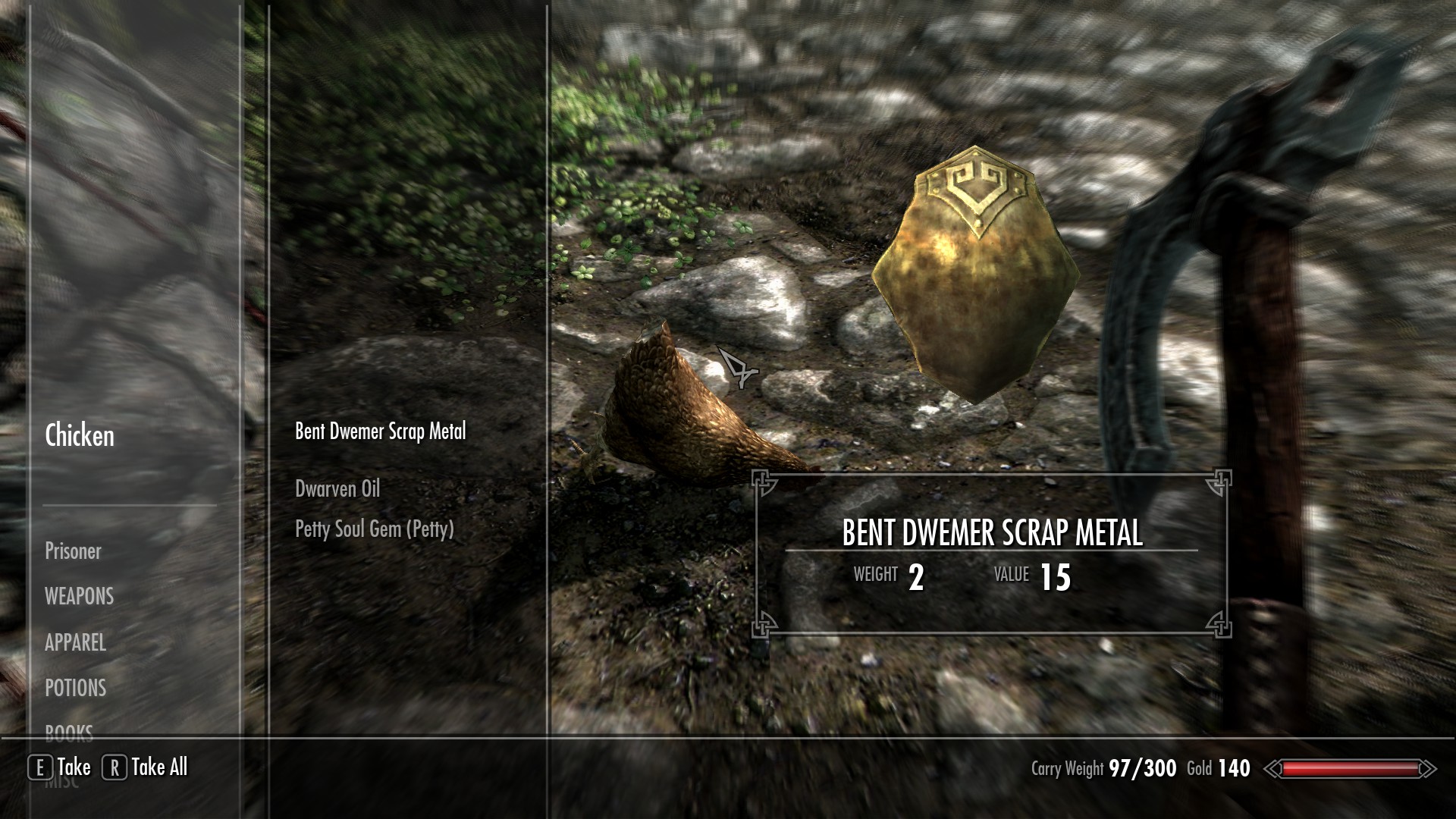Select Bent Dwemer Scrap Metal in loot list
1456x819 pixels.
point(380,431)
